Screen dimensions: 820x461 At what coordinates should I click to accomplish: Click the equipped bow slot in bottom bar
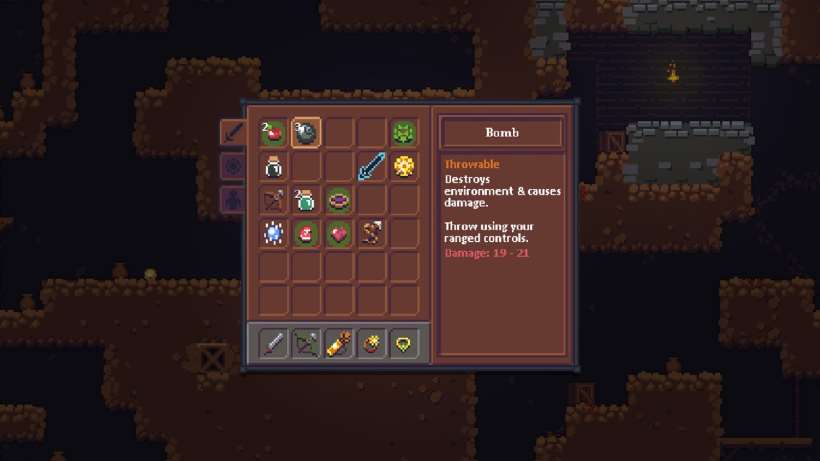point(306,344)
